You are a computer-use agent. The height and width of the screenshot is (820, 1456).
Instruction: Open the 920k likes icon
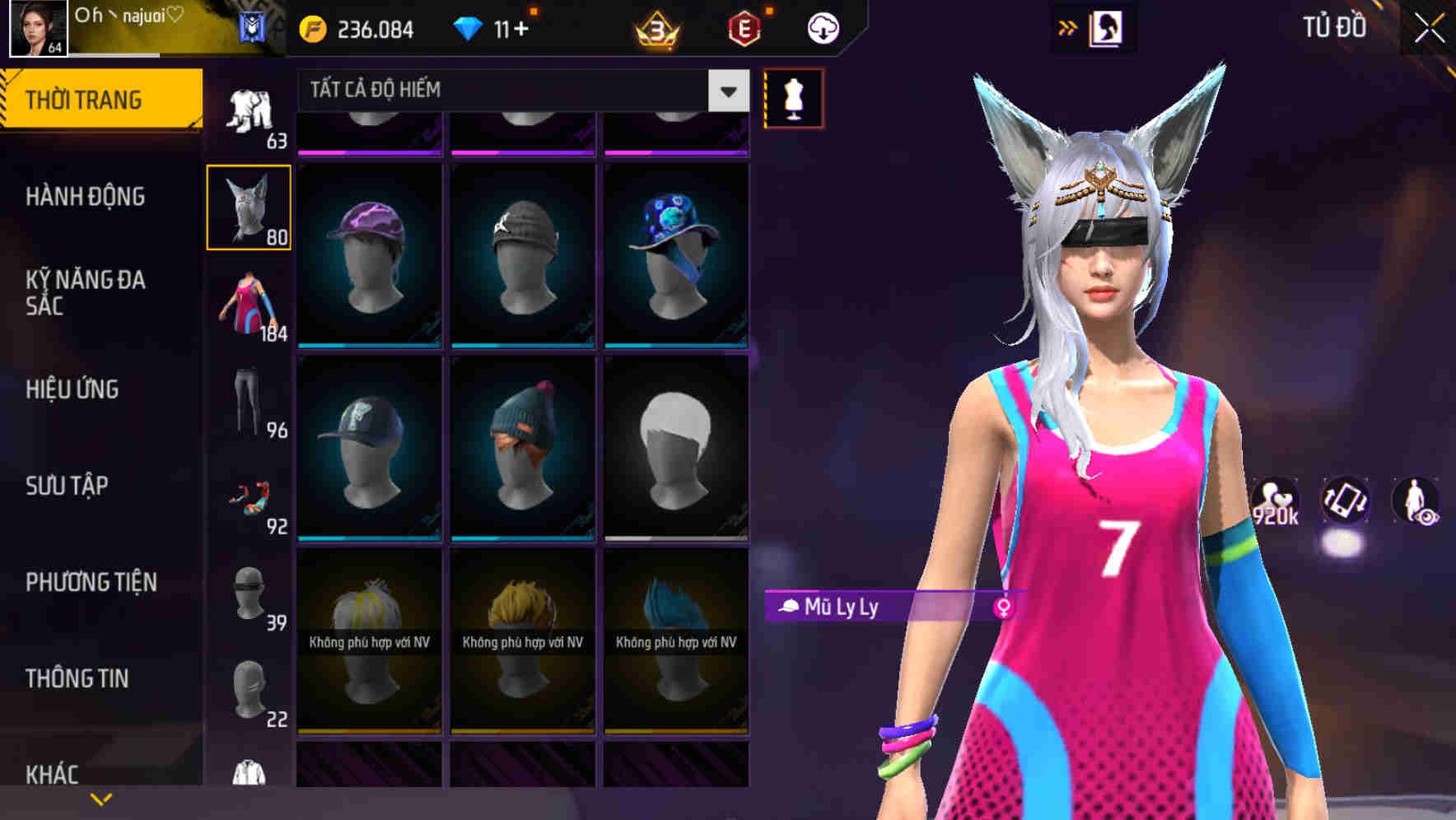pyautogui.click(x=1275, y=501)
